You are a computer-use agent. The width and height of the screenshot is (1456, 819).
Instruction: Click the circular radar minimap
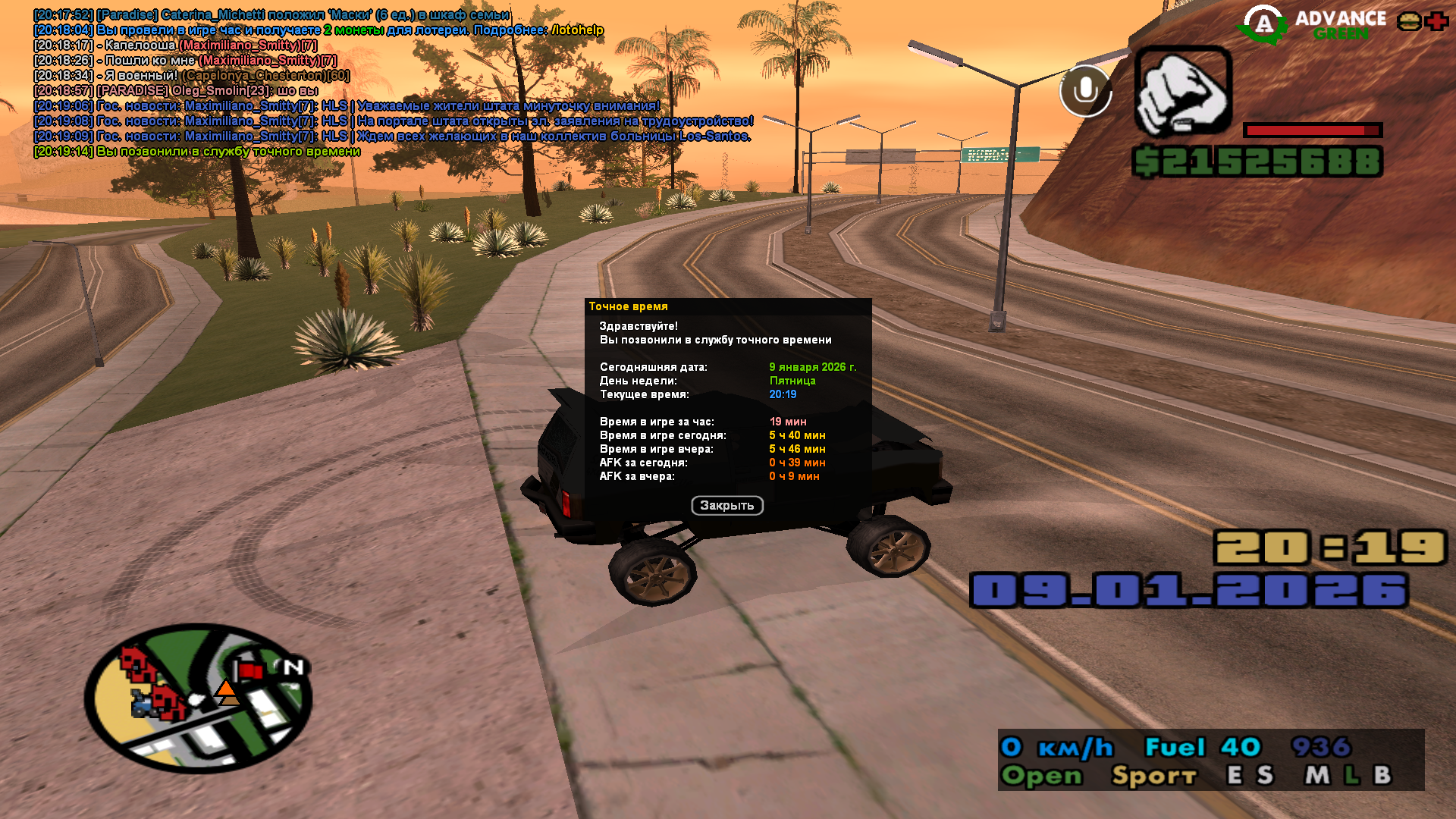pos(198,698)
